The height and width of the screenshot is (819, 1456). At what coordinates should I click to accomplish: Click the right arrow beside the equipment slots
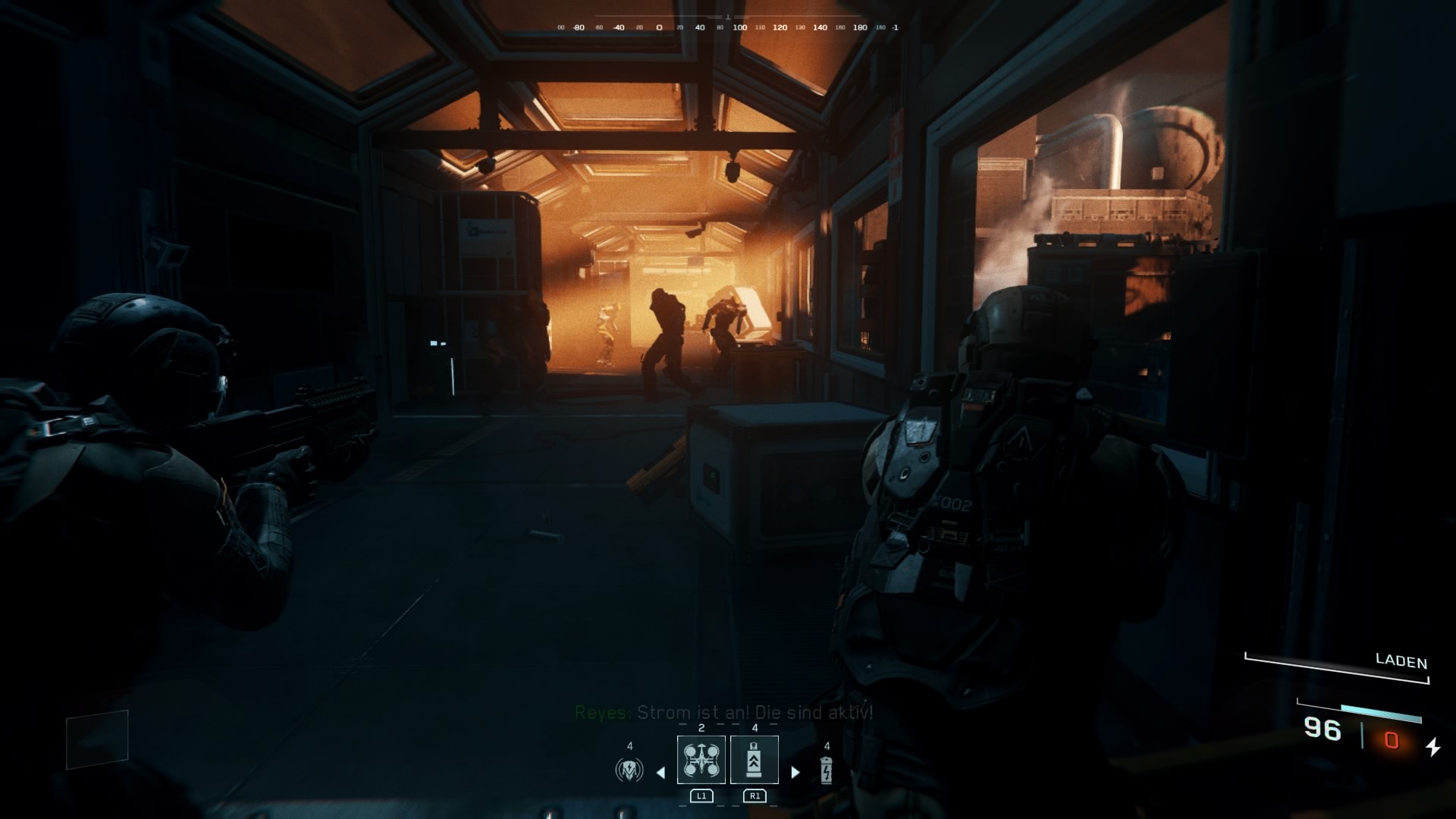[x=795, y=772]
